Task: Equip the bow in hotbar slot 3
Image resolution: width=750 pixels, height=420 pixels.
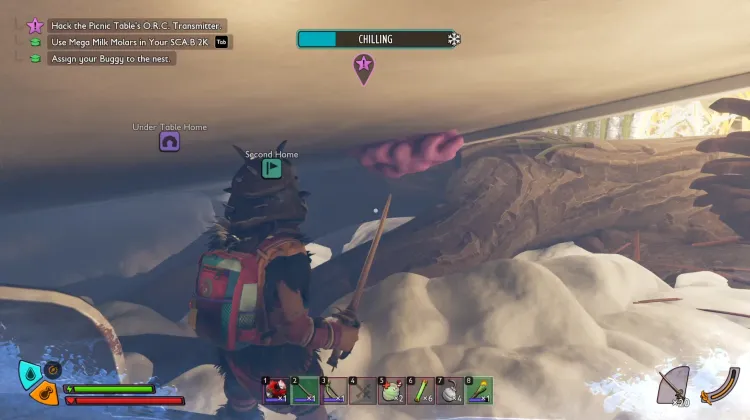Action: [x=332, y=390]
